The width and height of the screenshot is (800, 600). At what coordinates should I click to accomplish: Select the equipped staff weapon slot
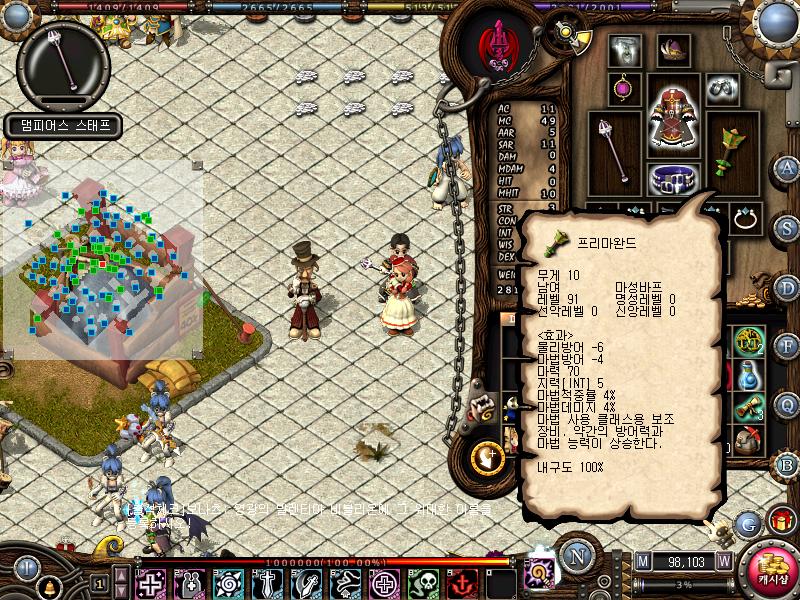pyautogui.click(x=613, y=147)
